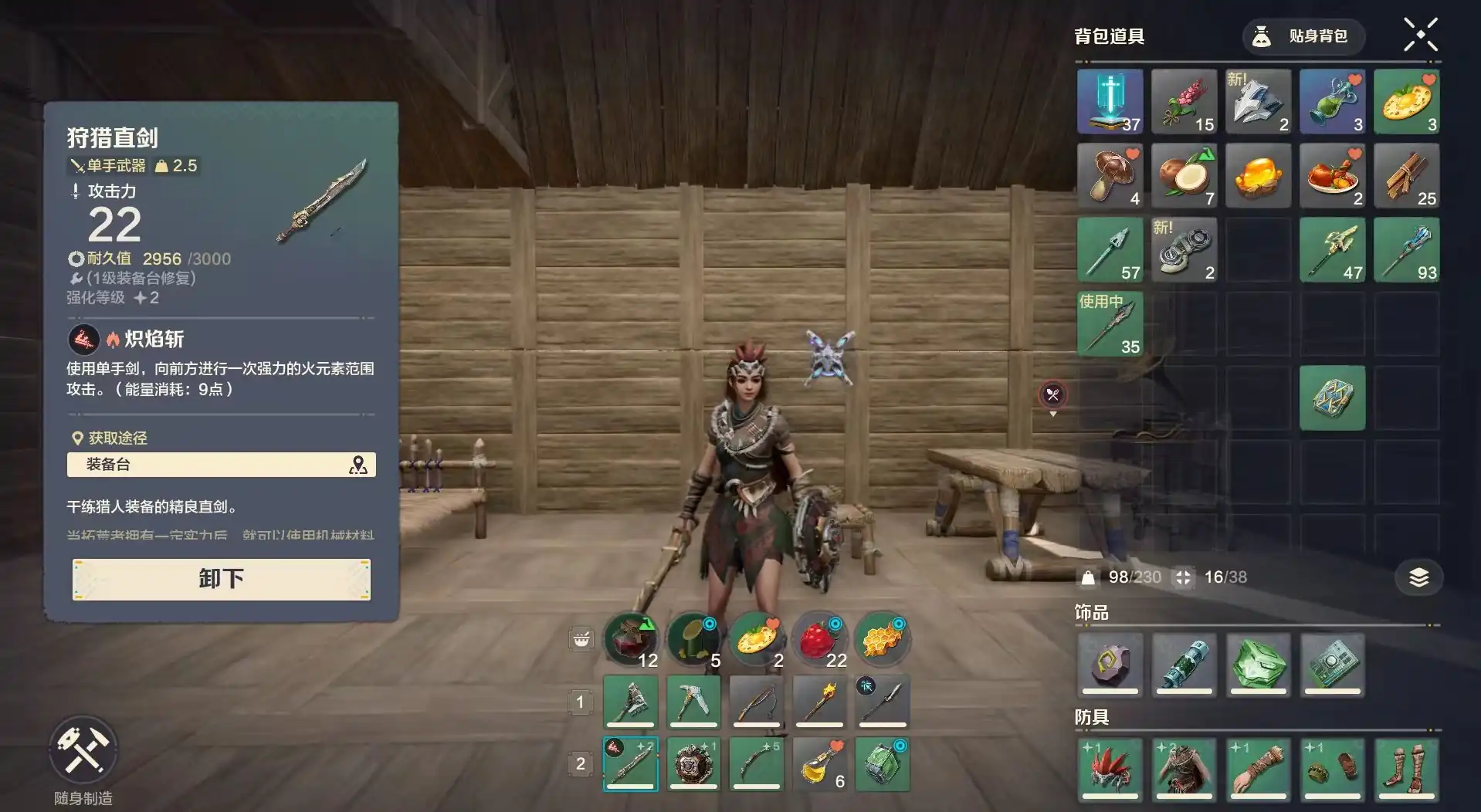Open the 装备台 acquisition route
1481x812 pixels.
click(x=222, y=465)
